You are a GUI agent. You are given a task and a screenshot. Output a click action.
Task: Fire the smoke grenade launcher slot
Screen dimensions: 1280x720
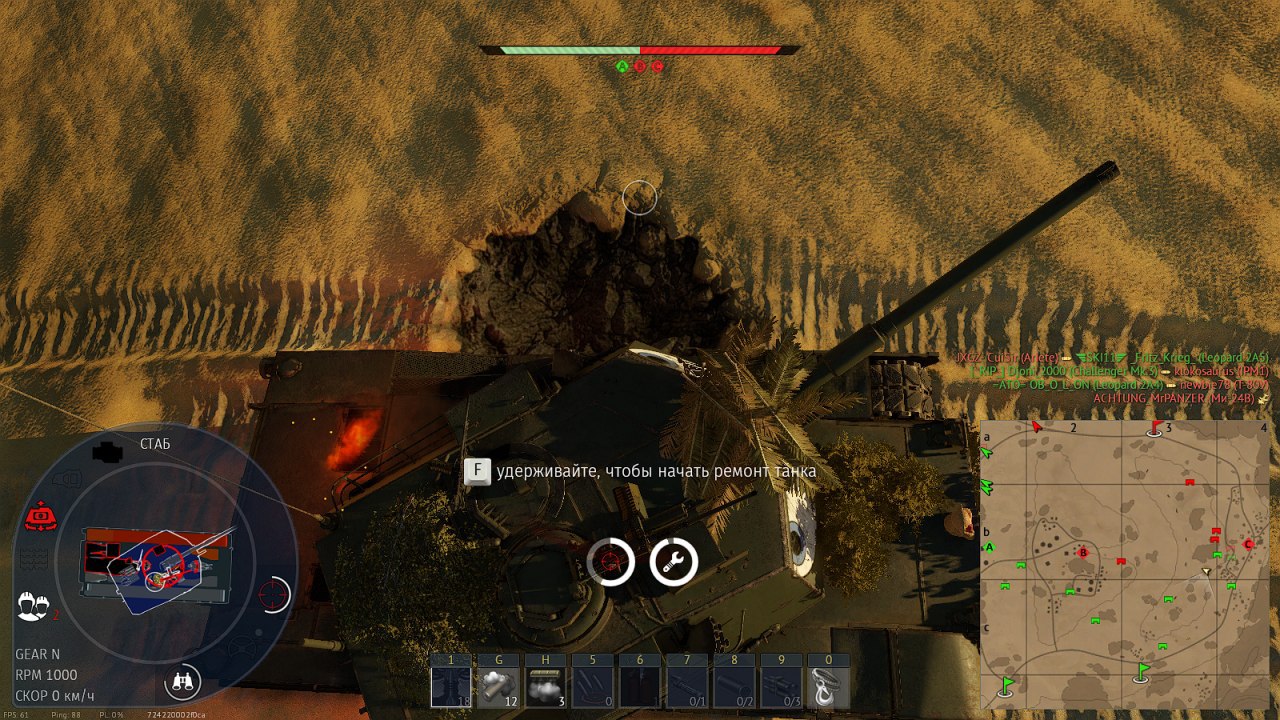[497, 687]
